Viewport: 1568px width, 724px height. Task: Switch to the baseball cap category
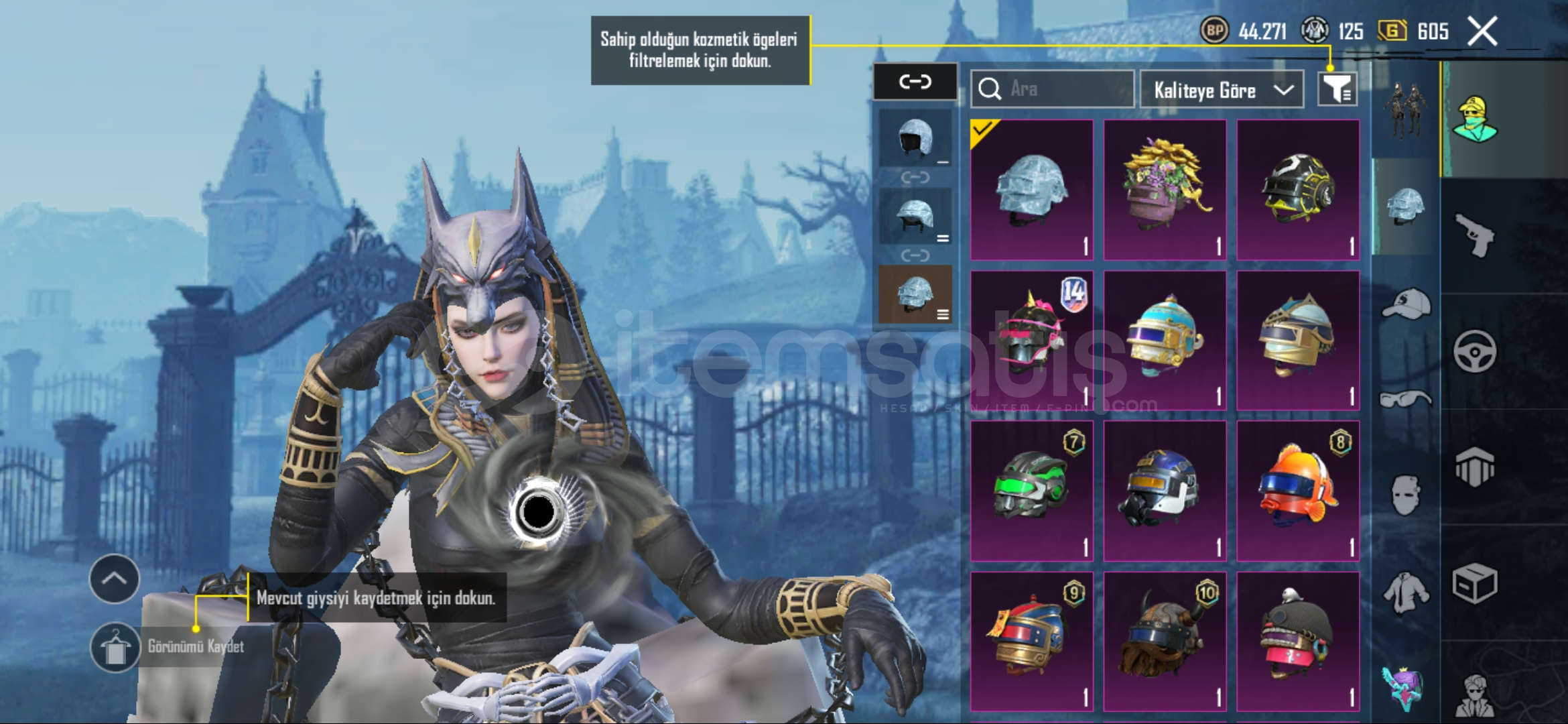pyautogui.click(x=1406, y=304)
